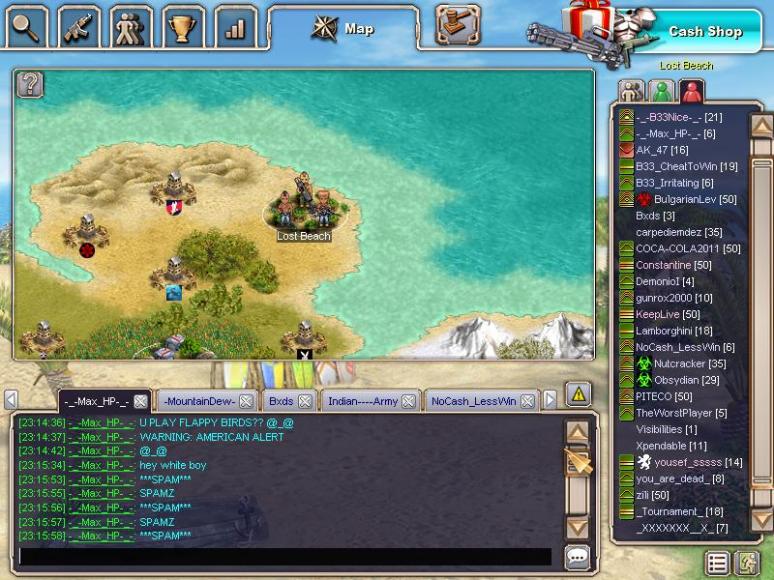Show the bar chart rankings tab

click(x=235, y=26)
